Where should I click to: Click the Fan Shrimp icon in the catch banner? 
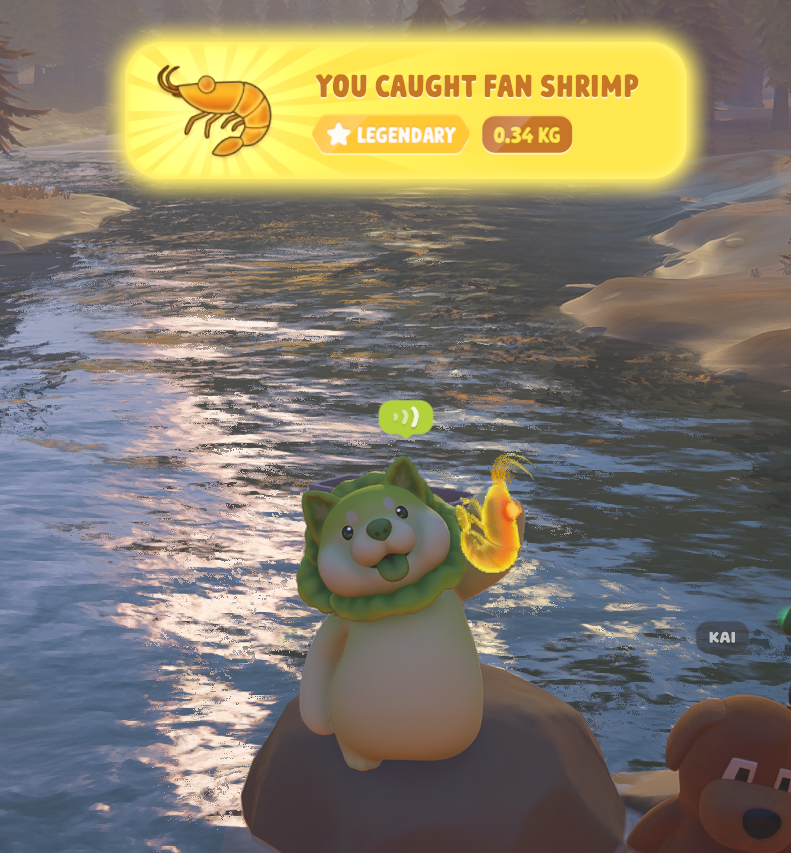tap(216, 109)
